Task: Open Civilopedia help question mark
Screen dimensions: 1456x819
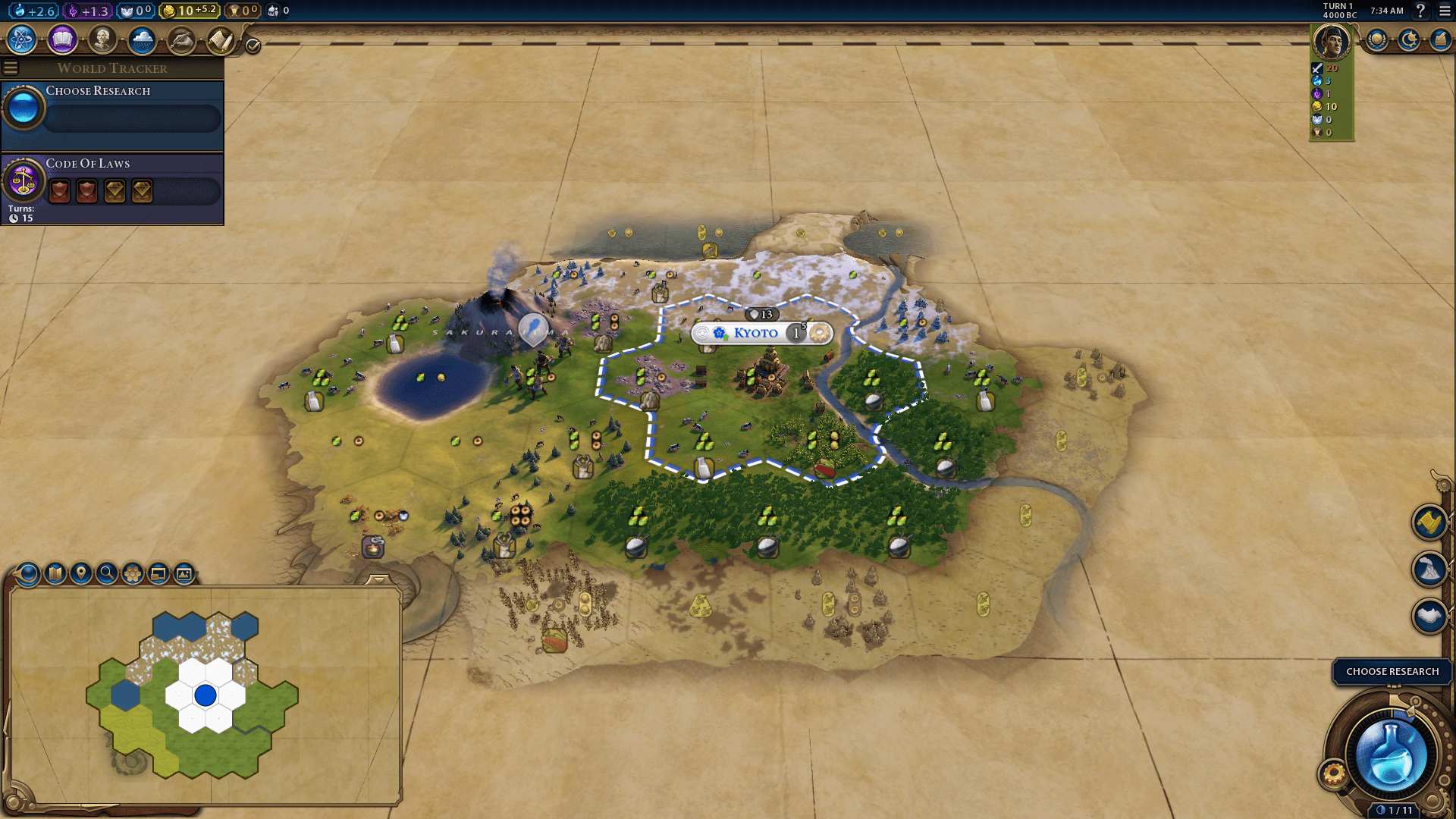Action: (x=1420, y=12)
